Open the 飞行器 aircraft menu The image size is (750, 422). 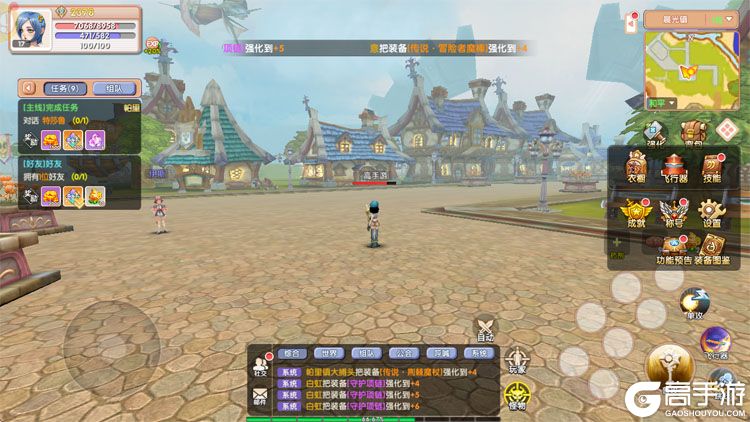673,168
